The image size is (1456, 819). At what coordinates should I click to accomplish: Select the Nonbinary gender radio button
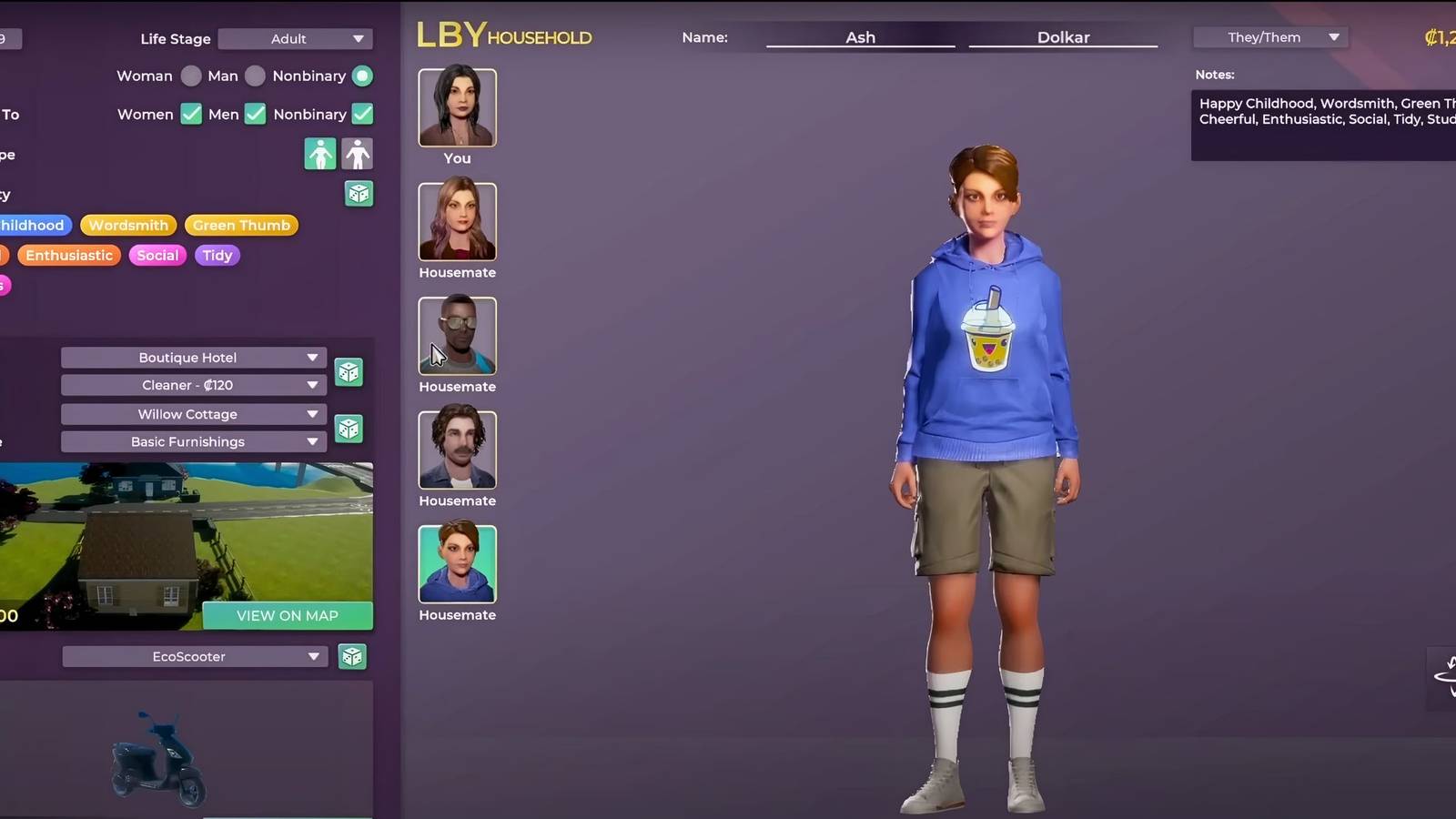pos(361,76)
